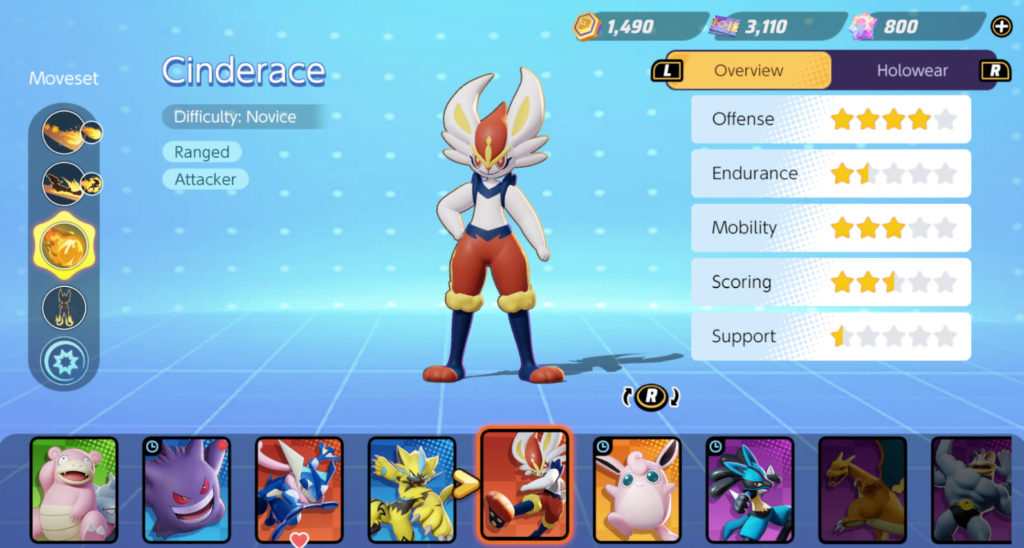
Task: Pick the darkened Charizard portrait
Action: [x=862, y=490]
